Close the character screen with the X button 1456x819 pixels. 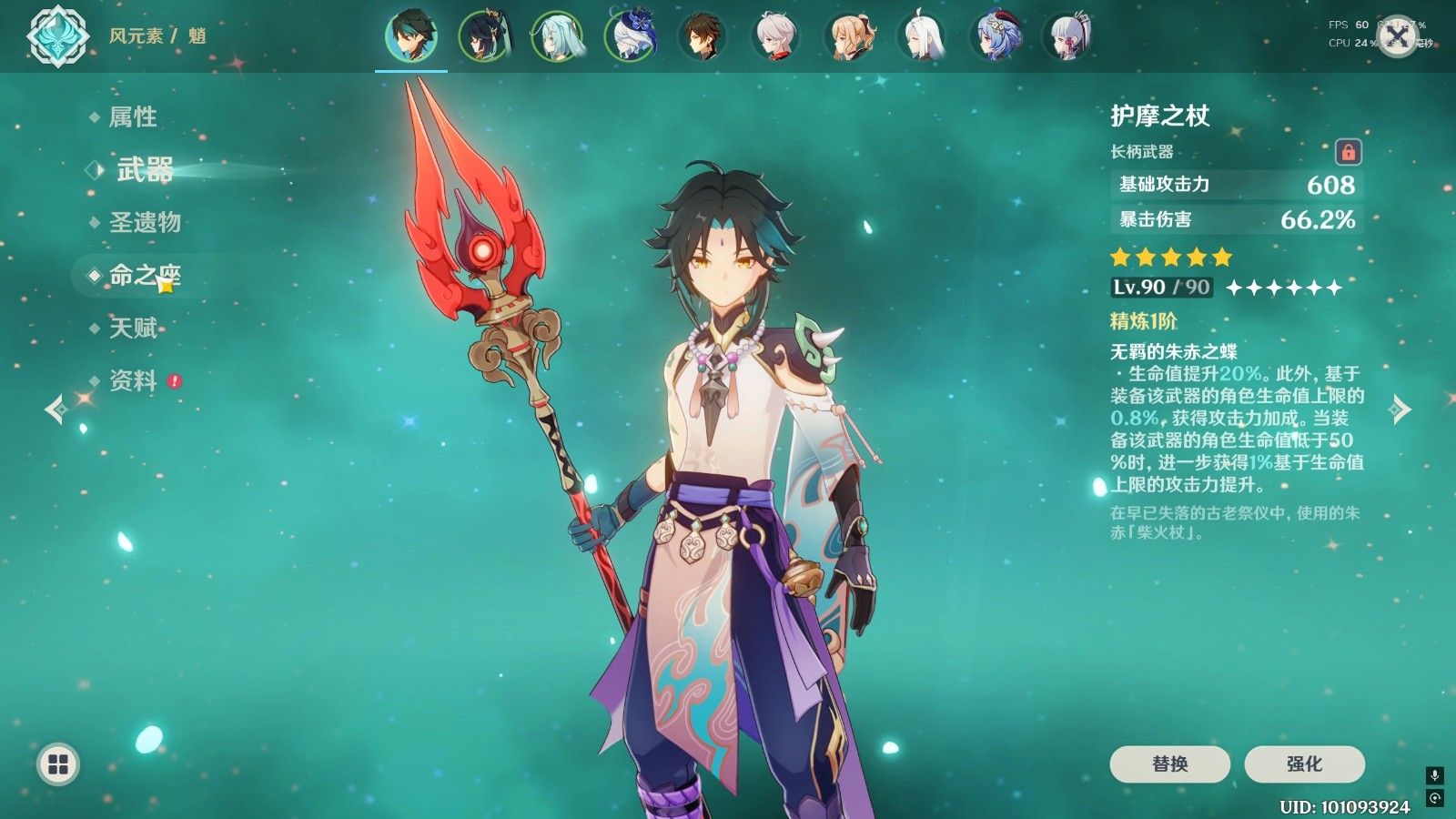[x=1398, y=37]
